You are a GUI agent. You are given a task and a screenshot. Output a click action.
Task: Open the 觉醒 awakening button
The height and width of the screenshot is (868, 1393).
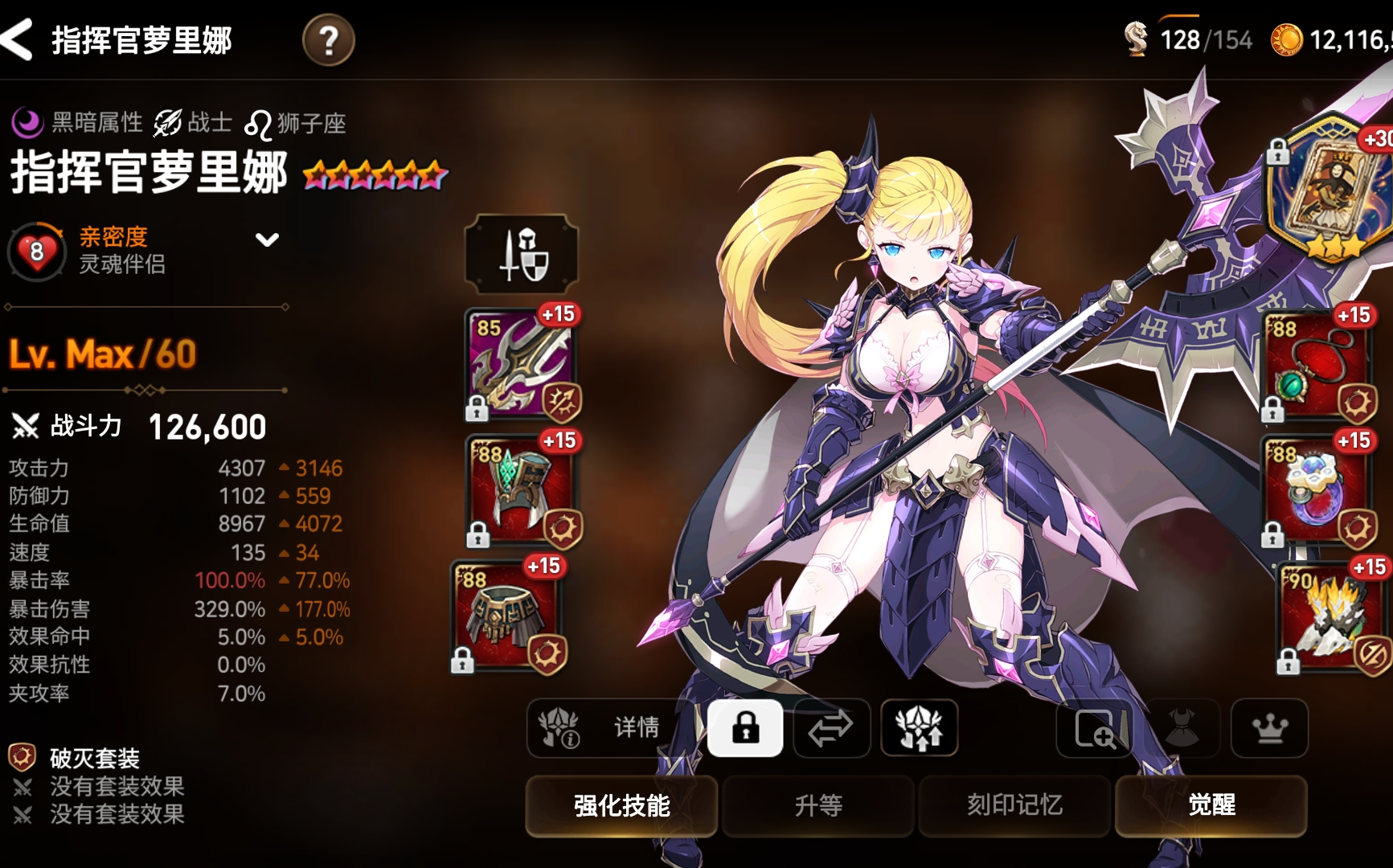coord(1211,805)
